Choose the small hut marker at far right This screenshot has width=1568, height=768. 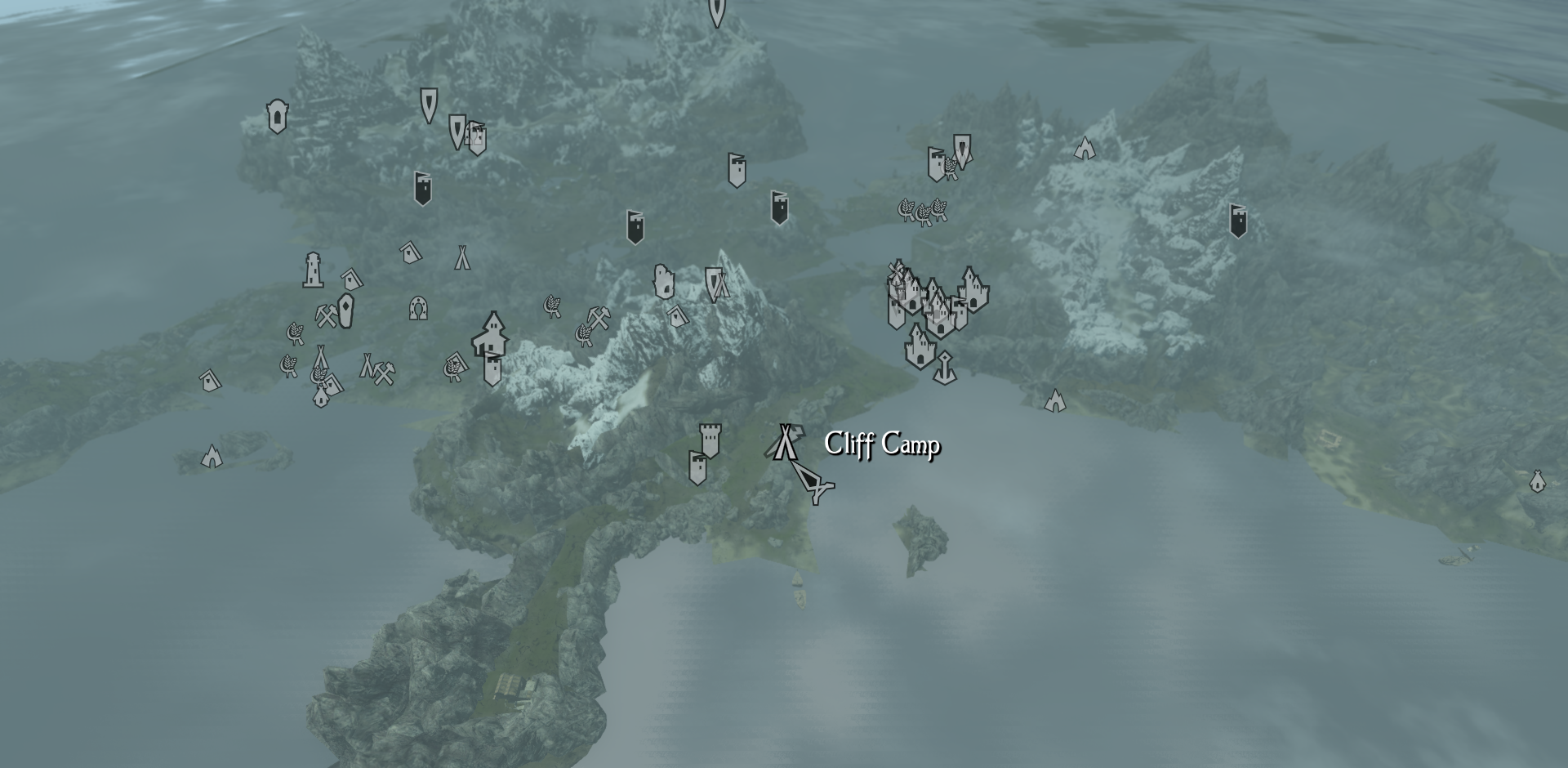click(1537, 481)
